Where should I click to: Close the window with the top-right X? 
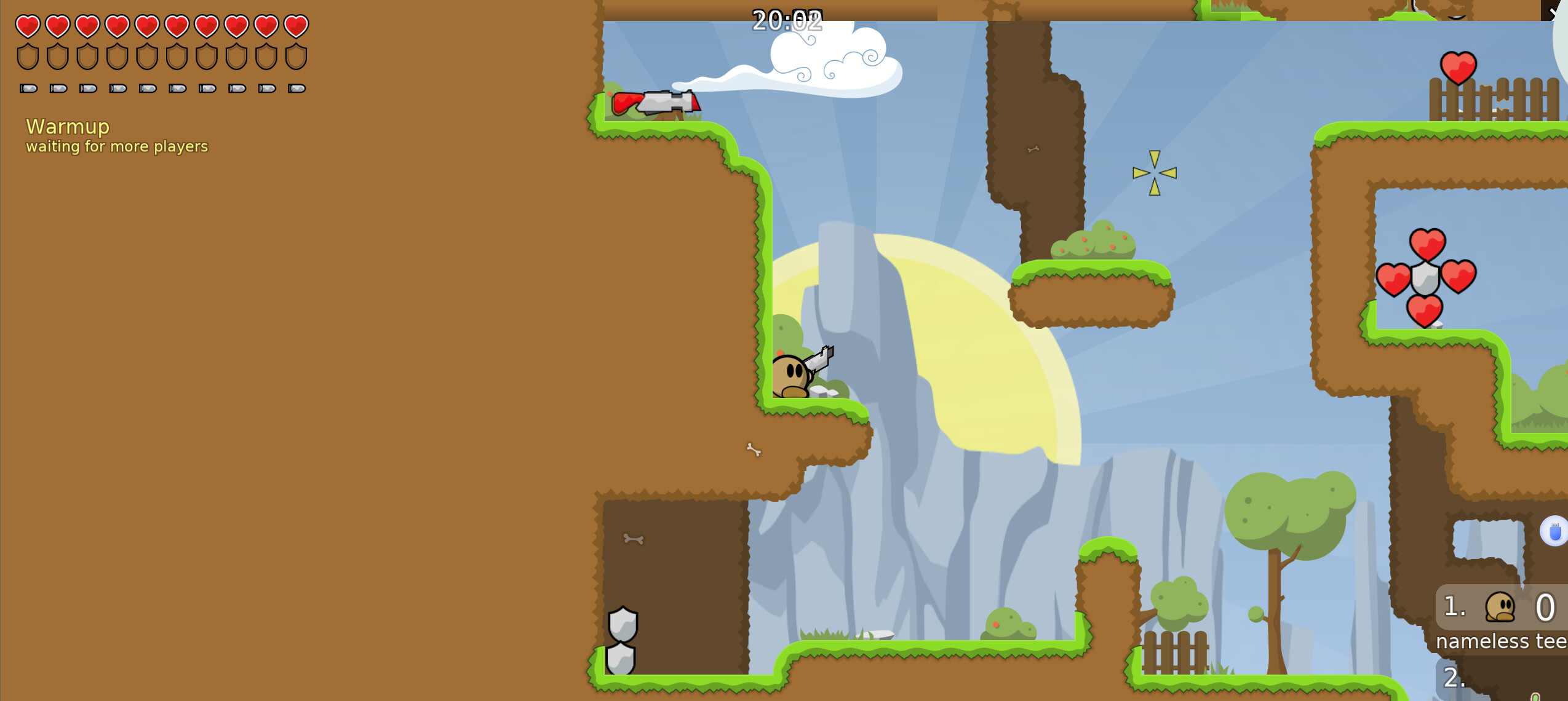click(x=1556, y=11)
